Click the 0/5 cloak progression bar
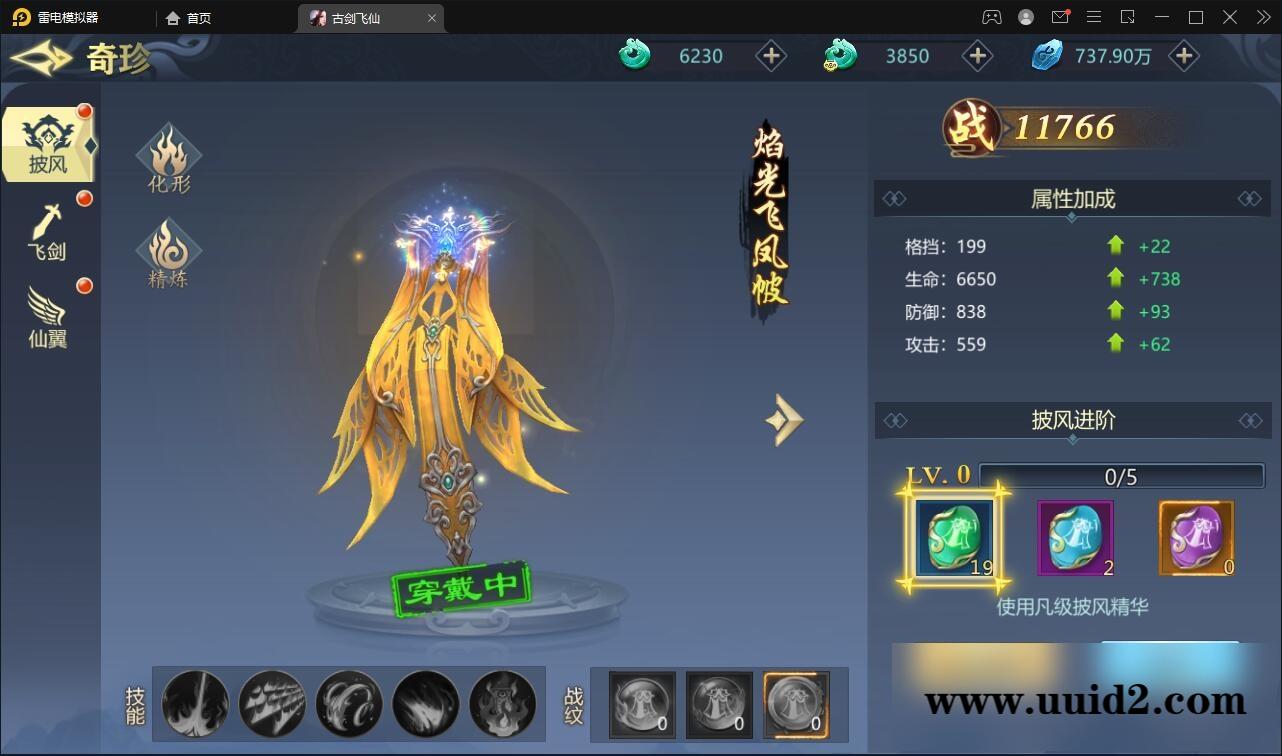1282x756 pixels. [x=1121, y=477]
